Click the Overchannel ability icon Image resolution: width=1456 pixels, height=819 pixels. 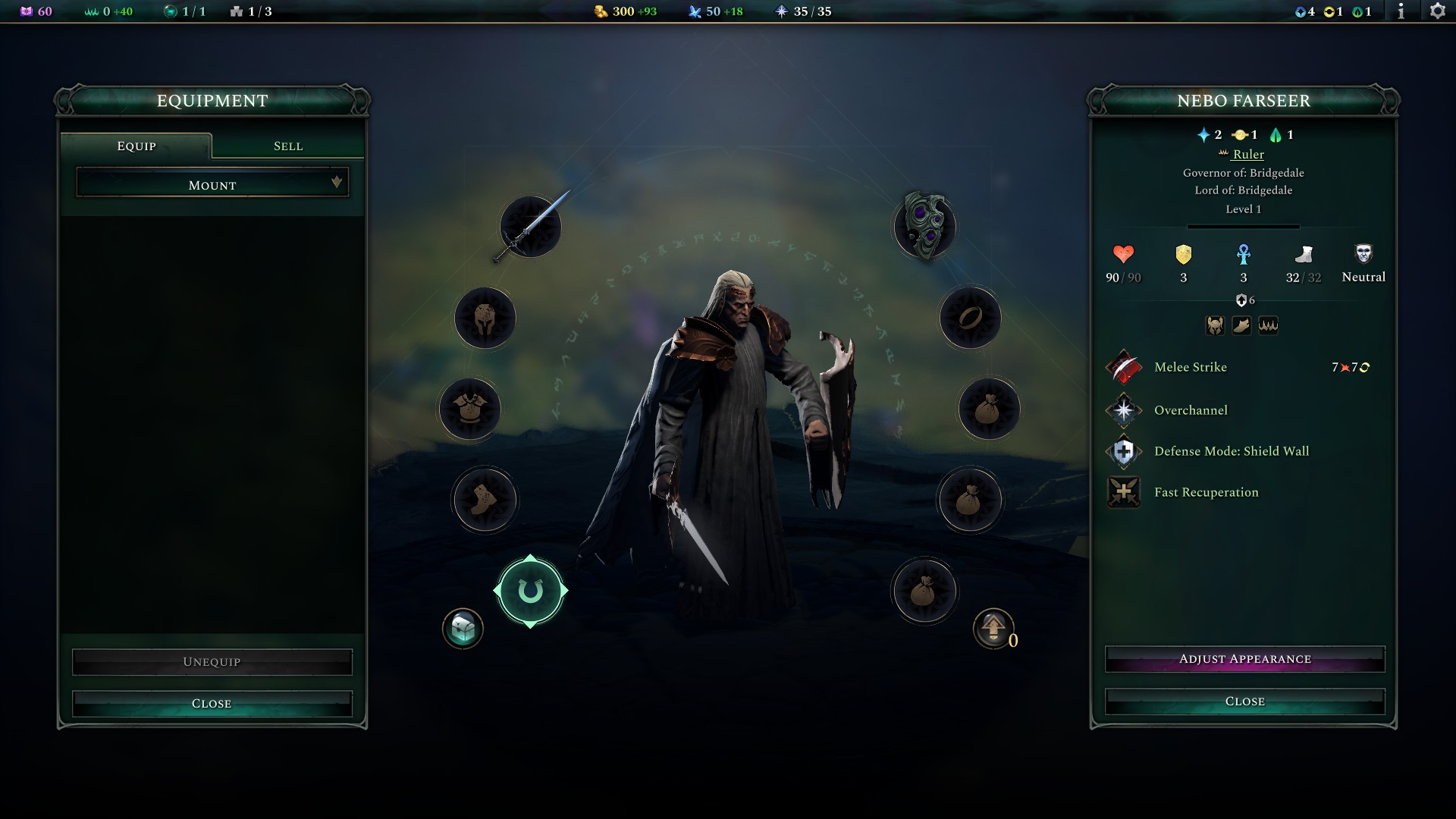click(x=1123, y=410)
